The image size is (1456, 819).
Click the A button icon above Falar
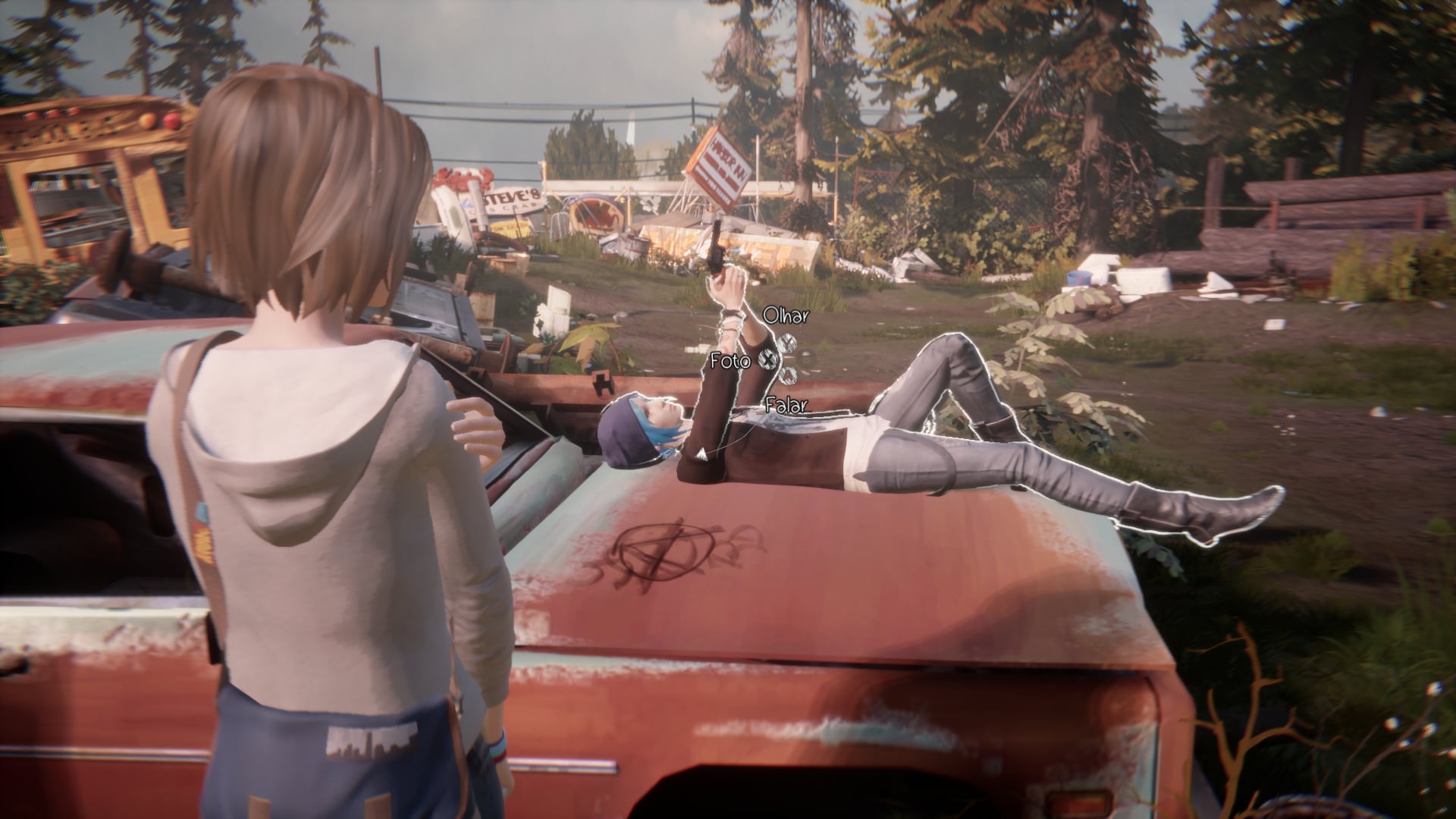[788, 375]
